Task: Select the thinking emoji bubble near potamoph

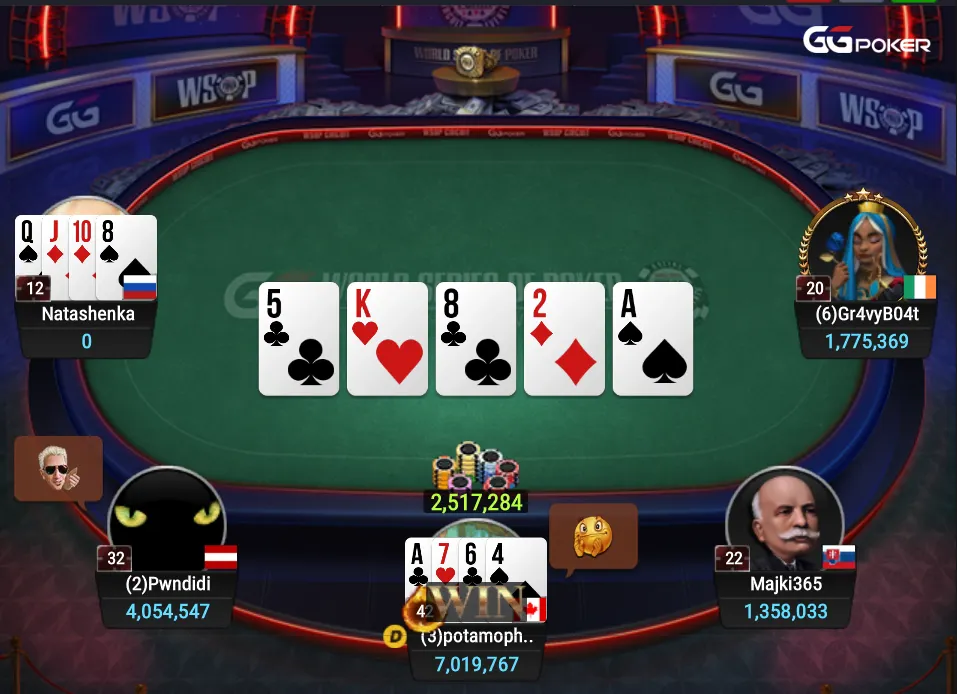Action: tap(593, 537)
